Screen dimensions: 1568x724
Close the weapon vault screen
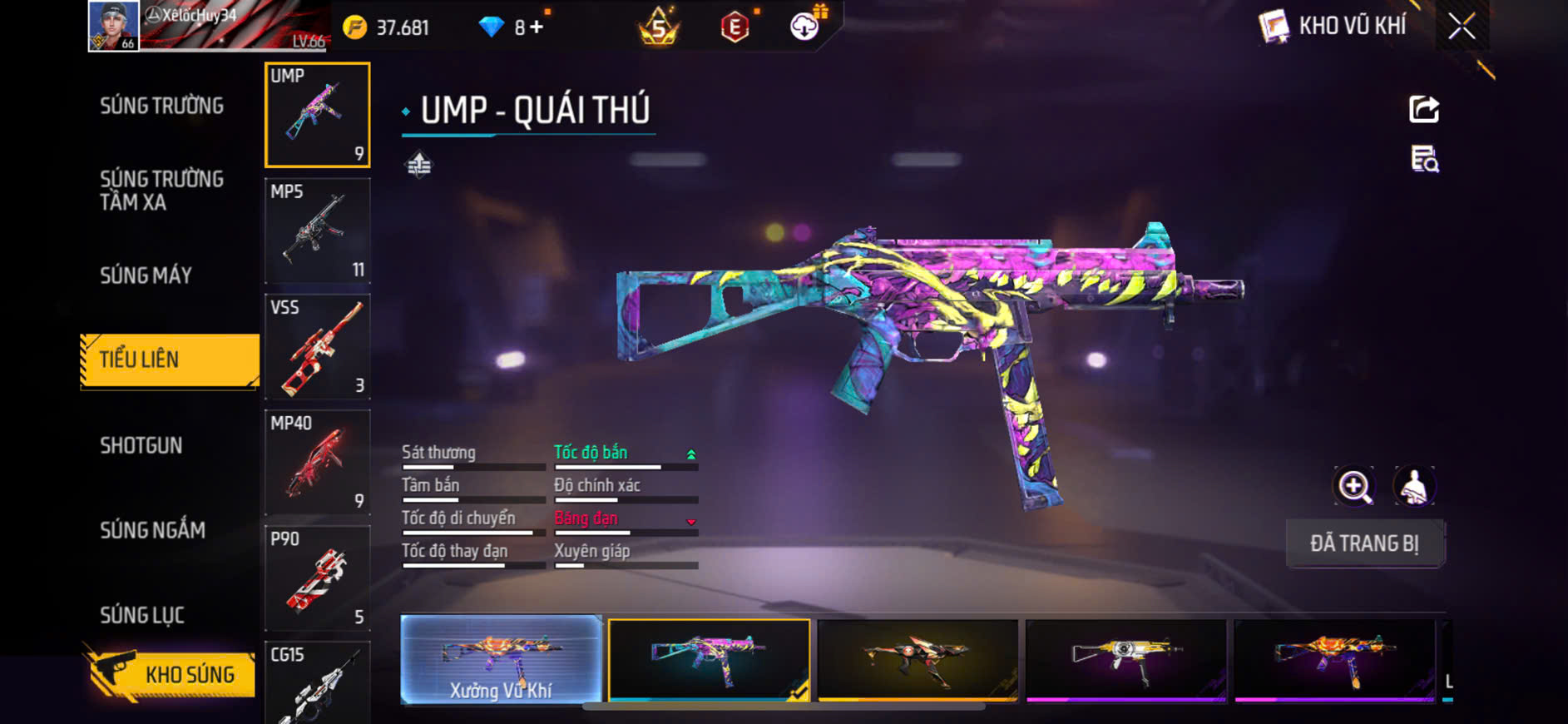(1462, 27)
